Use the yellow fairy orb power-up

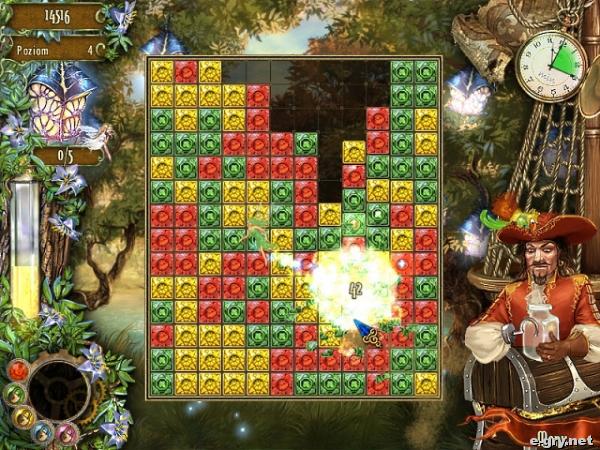pos(23,416)
